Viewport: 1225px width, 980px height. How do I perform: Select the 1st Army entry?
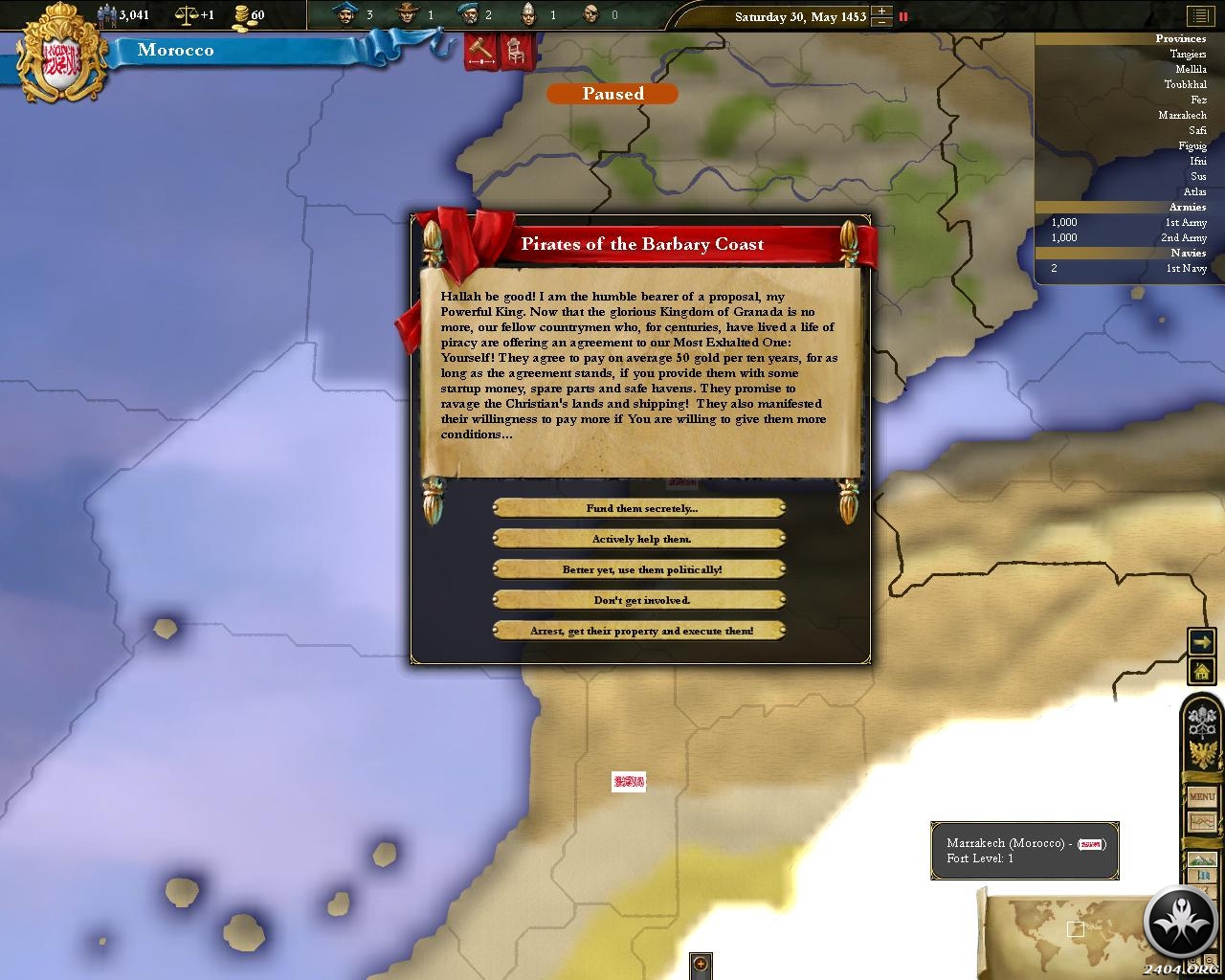(x=1185, y=223)
